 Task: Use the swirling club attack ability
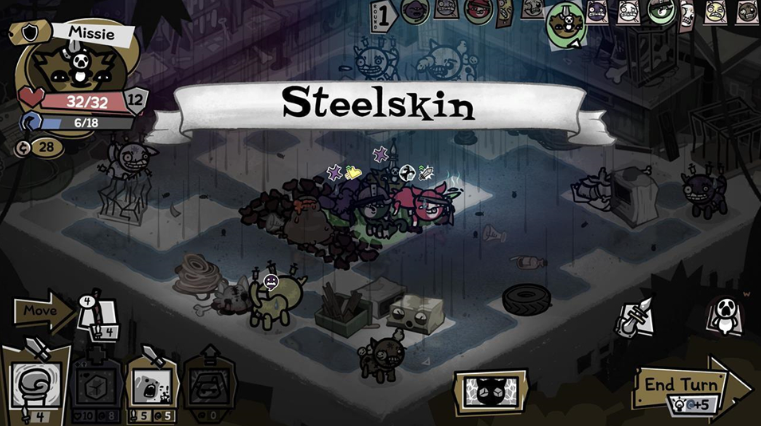point(33,385)
